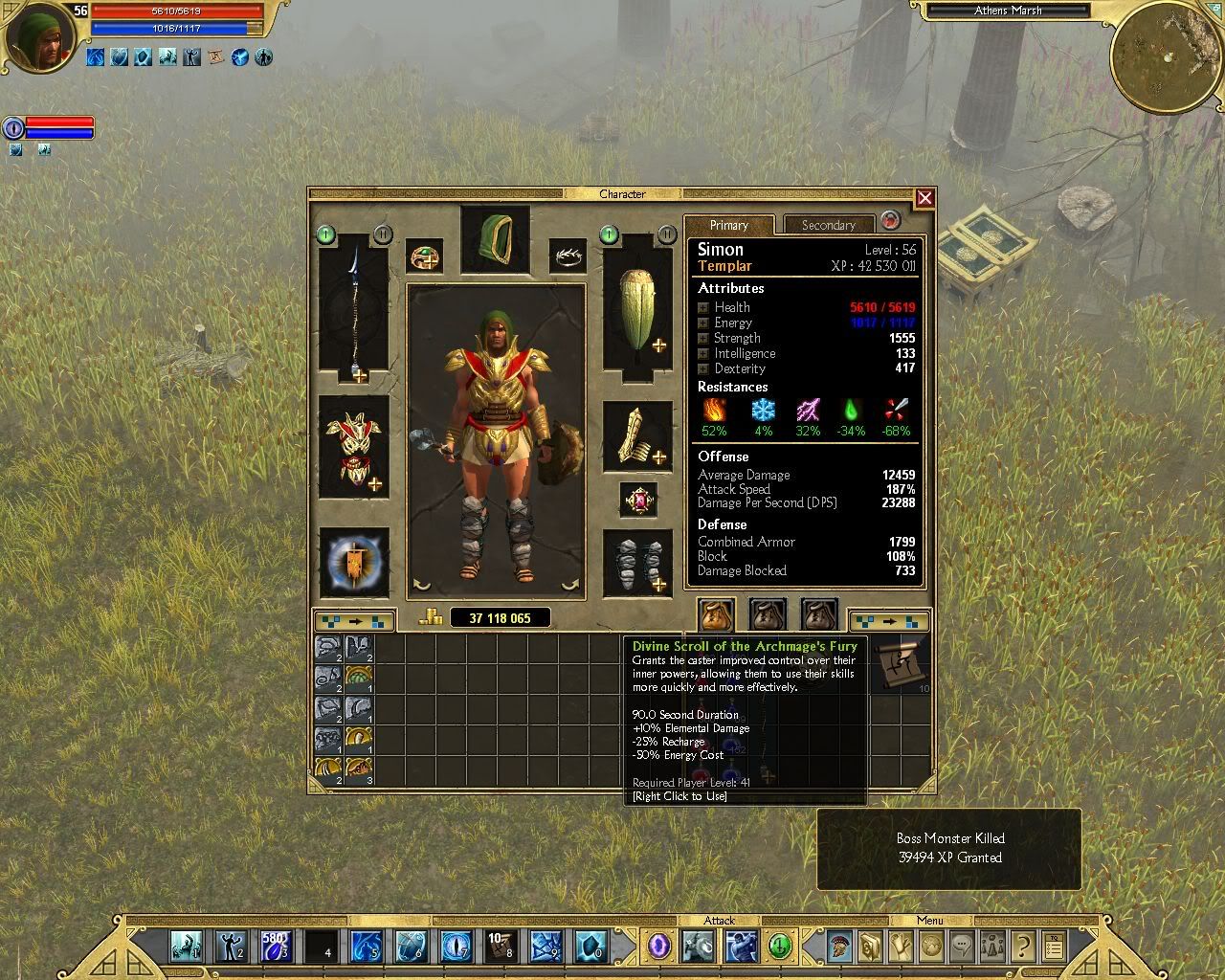1225x980 pixels.
Task: Open the second inventory bag
Action: [767, 614]
